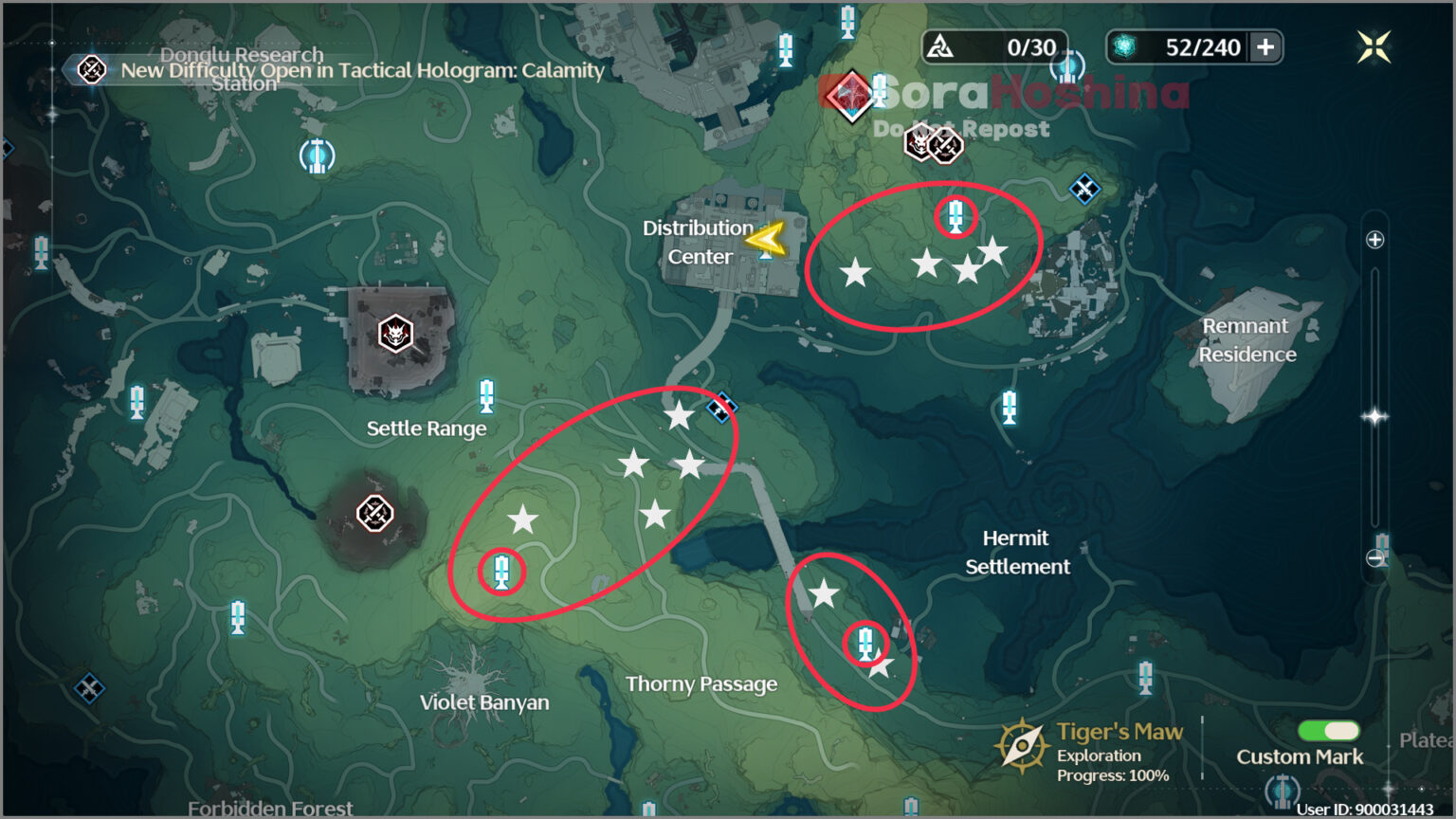The width and height of the screenshot is (1456, 819).
Task: Select the Tiger's Maw compass exploration icon
Action: click(x=1023, y=744)
